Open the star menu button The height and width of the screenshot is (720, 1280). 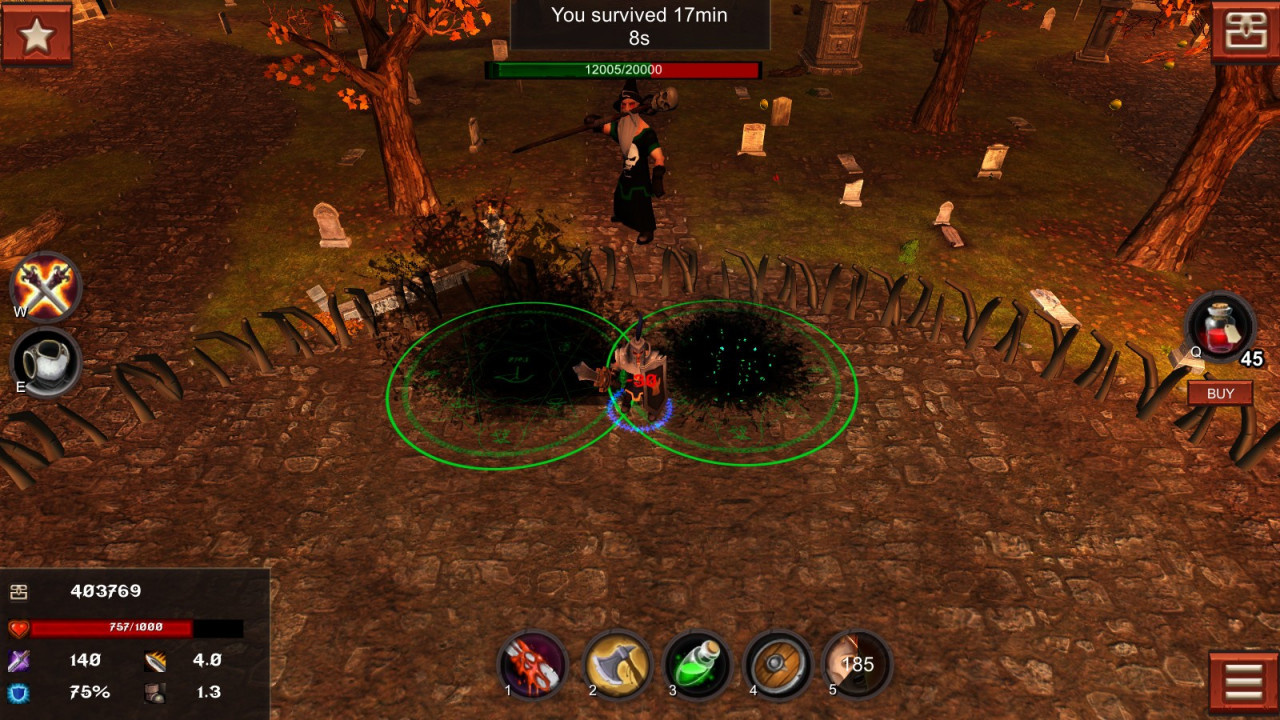(36, 34)
